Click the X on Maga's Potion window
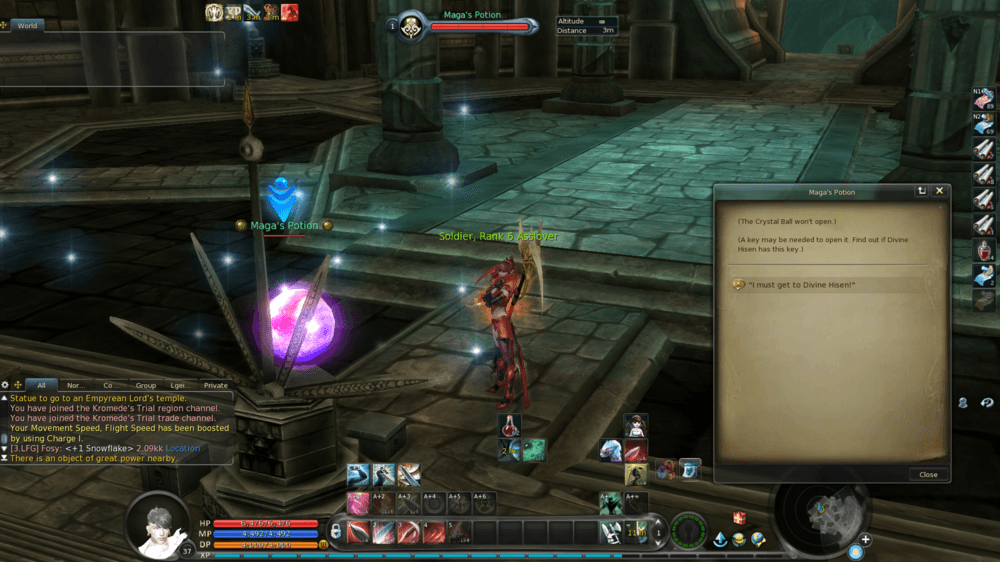 940,191
